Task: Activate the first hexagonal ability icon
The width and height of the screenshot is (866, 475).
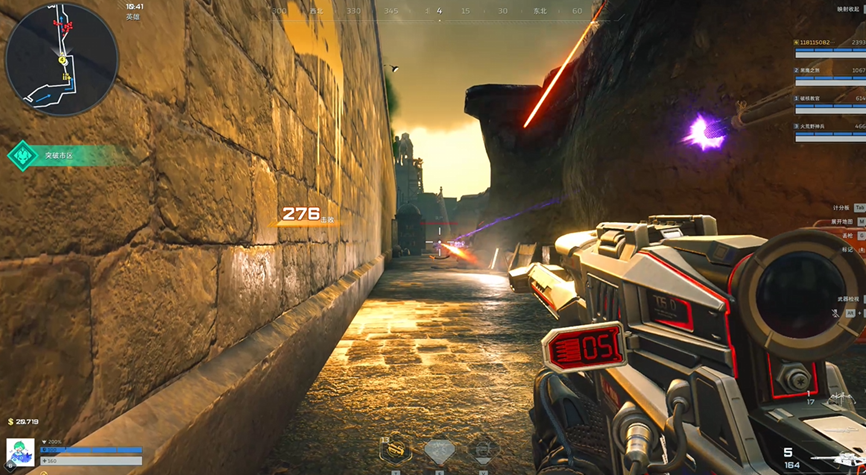Action: (396, 451)
